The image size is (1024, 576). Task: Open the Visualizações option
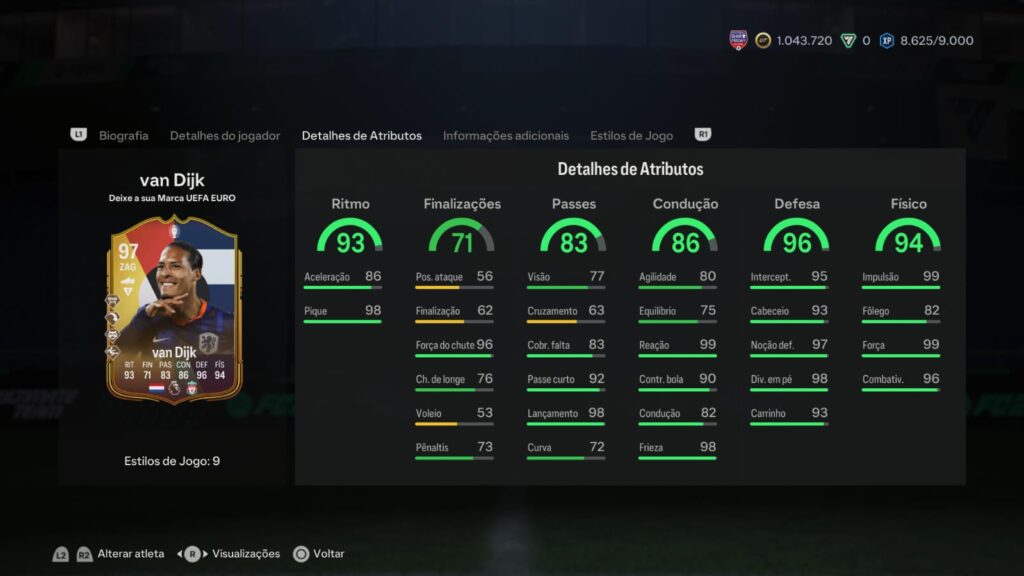(x=246, y=554)
